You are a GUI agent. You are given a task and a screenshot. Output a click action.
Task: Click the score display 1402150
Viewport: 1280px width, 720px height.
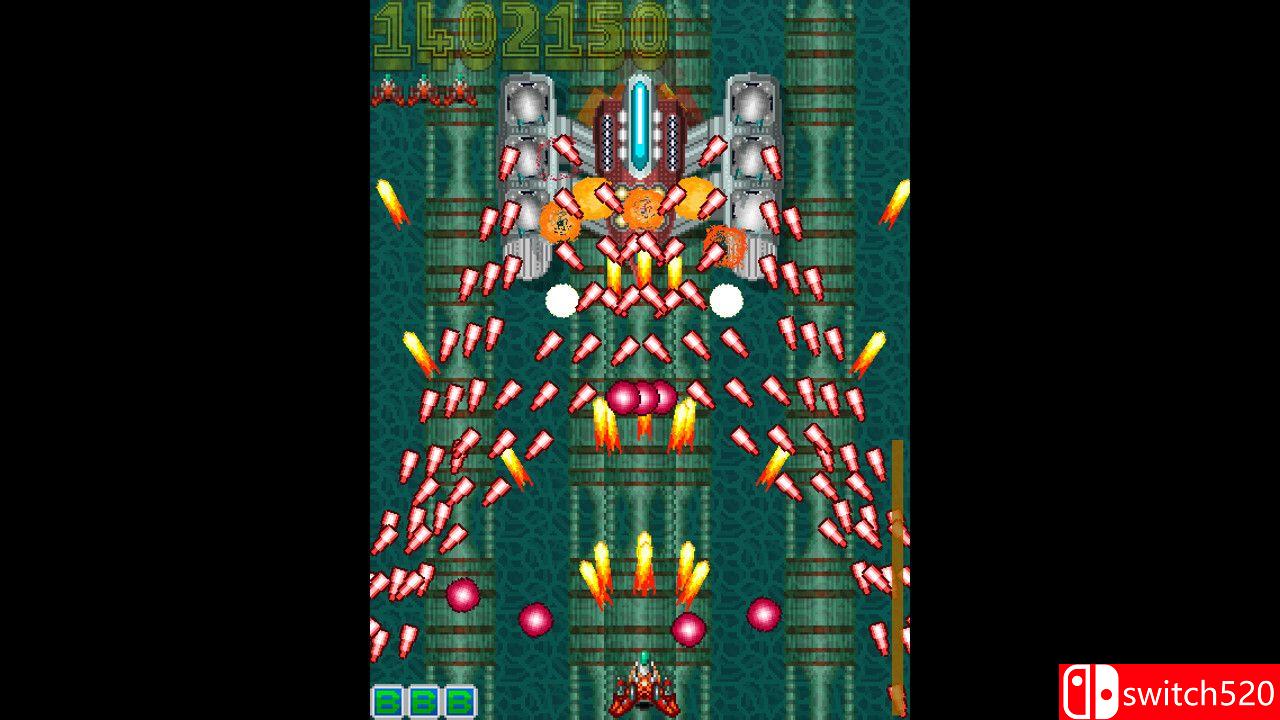click(x=520, y=25)
